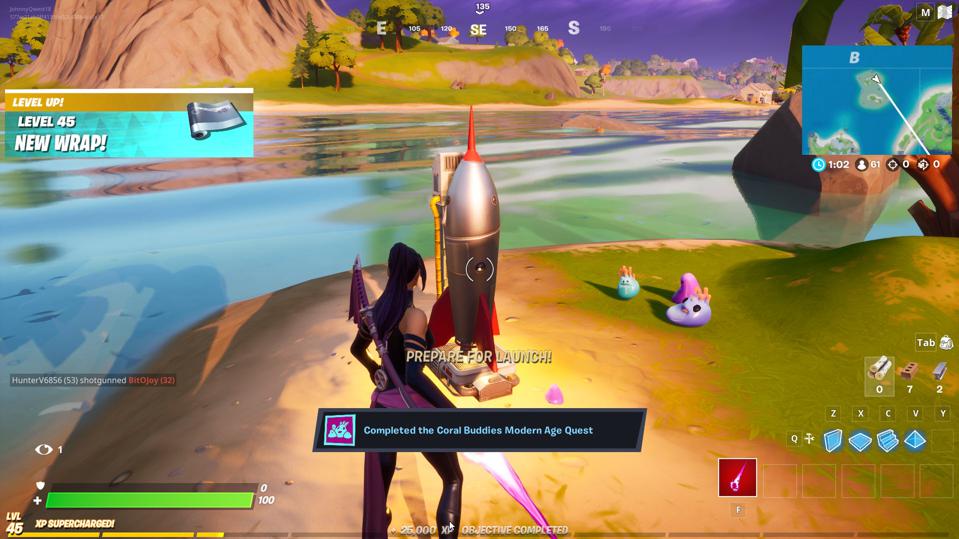Choose the floor building piece
This screenshot has width=959, height=539.
click(860, 441)
